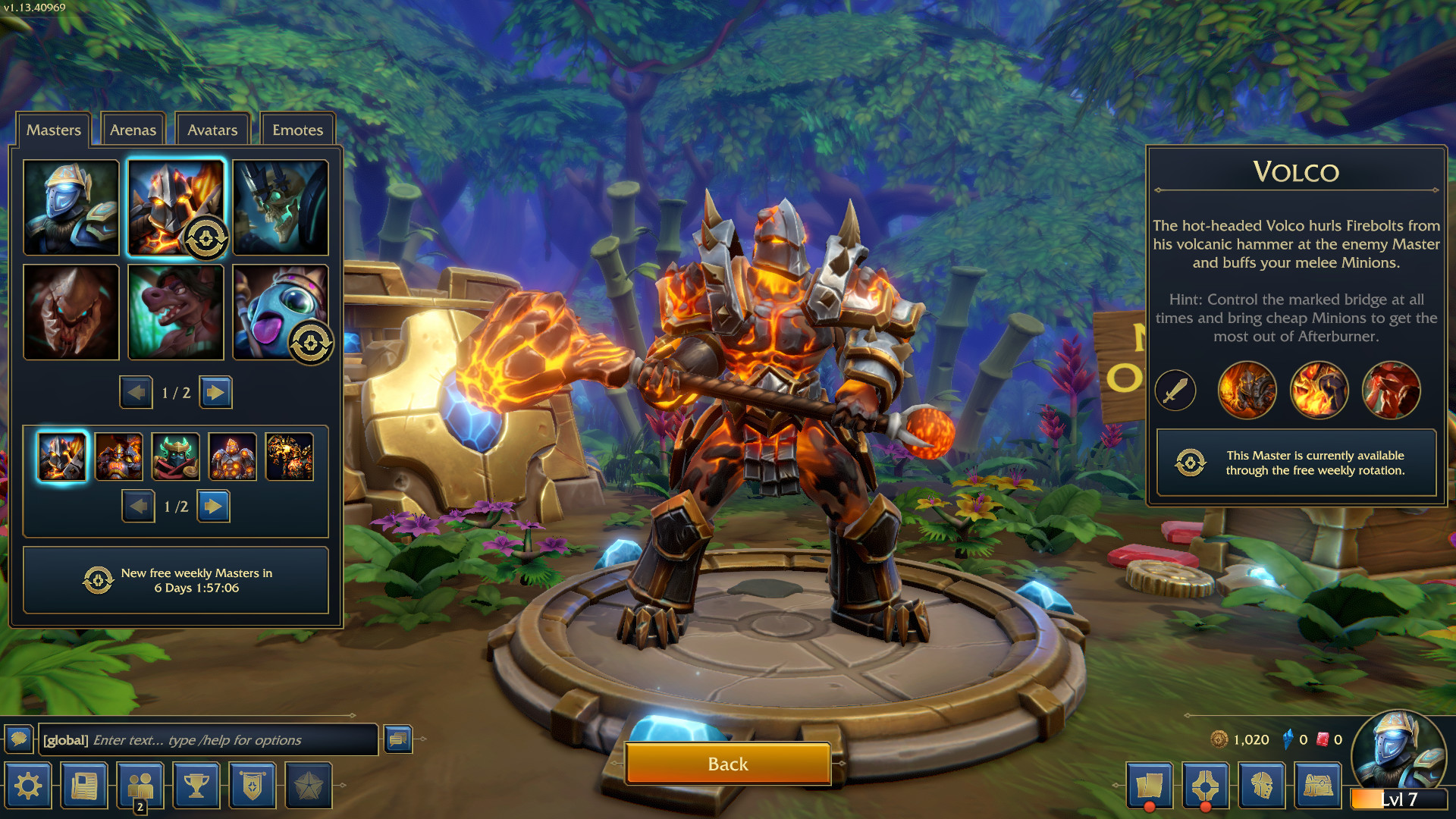Pick the blue one-eyed creature master portrait
Viewport: 1456px width, 819px height.
point(281,312)
